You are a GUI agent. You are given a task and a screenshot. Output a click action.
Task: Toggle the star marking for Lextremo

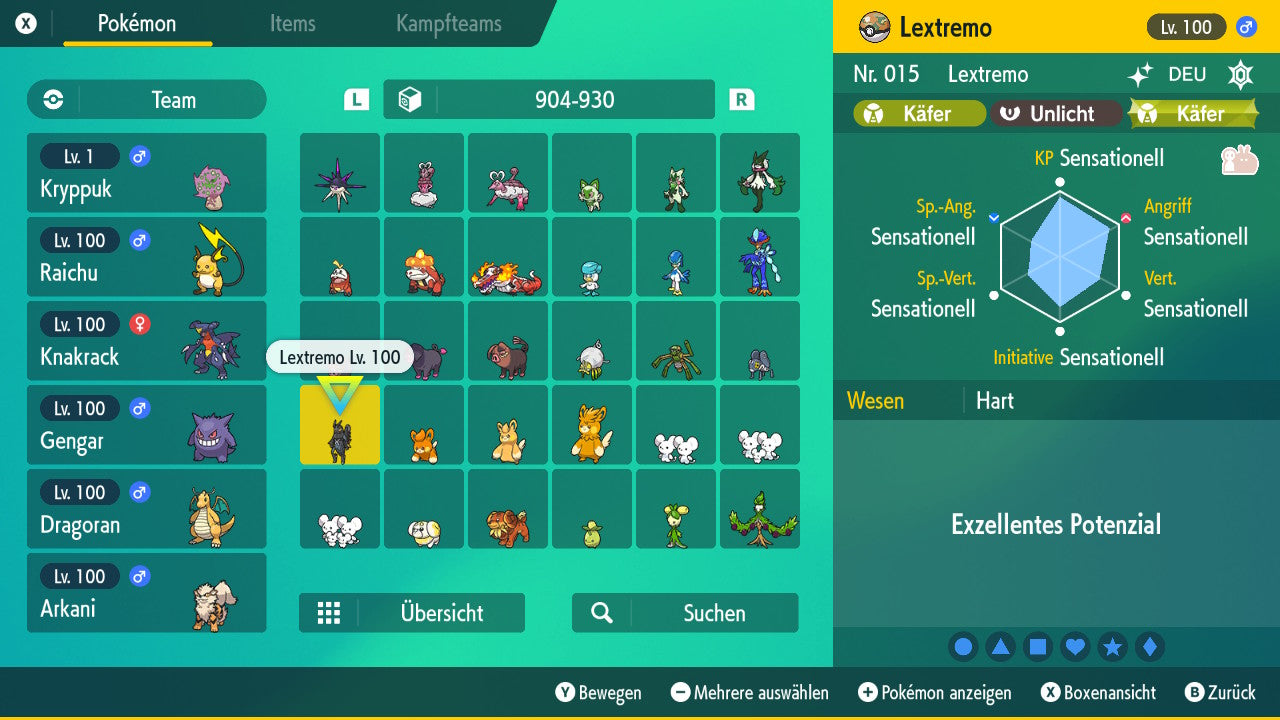click(x=1113, y=646)
